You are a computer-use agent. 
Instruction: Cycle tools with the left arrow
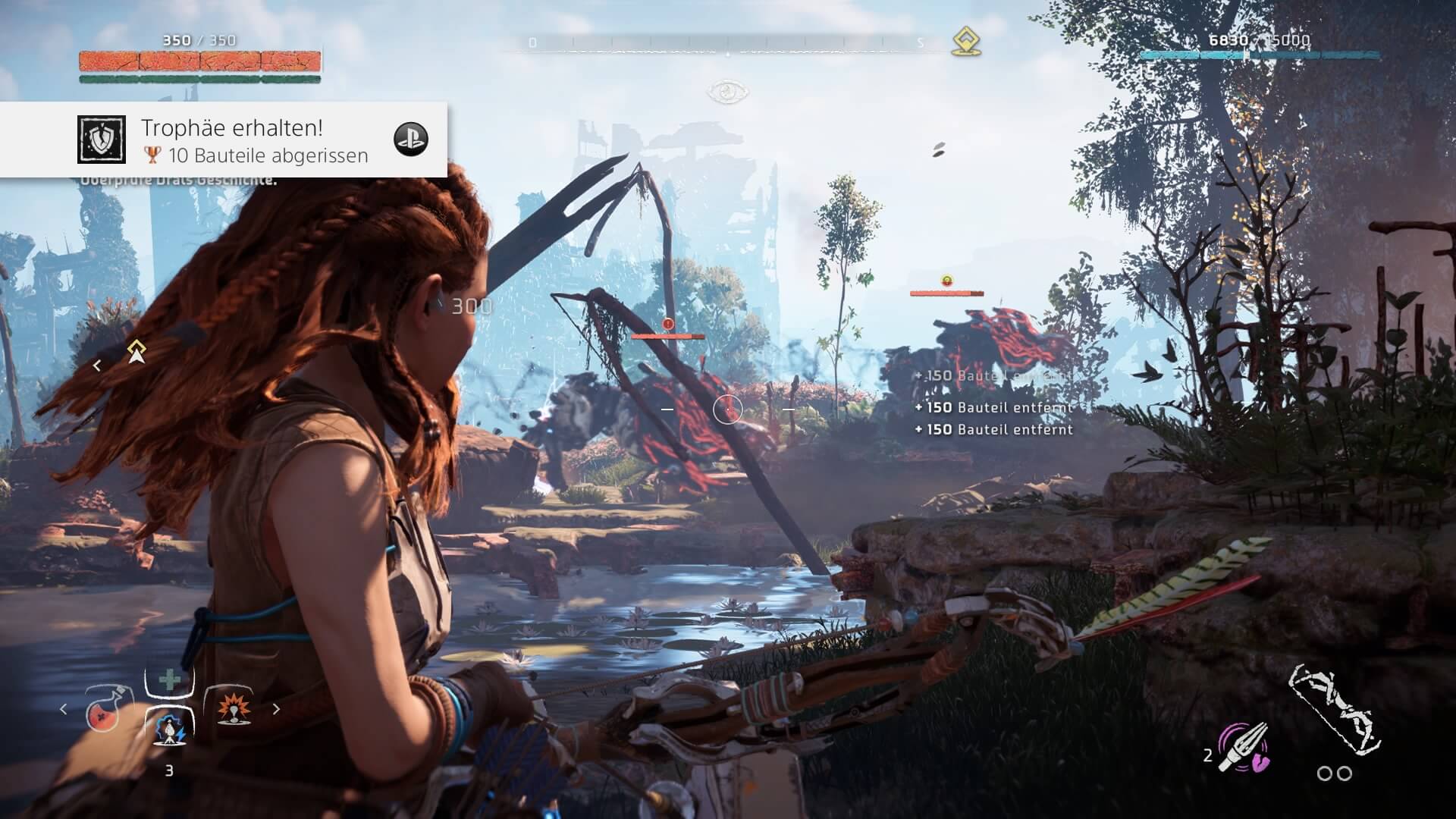click(64, 709)
